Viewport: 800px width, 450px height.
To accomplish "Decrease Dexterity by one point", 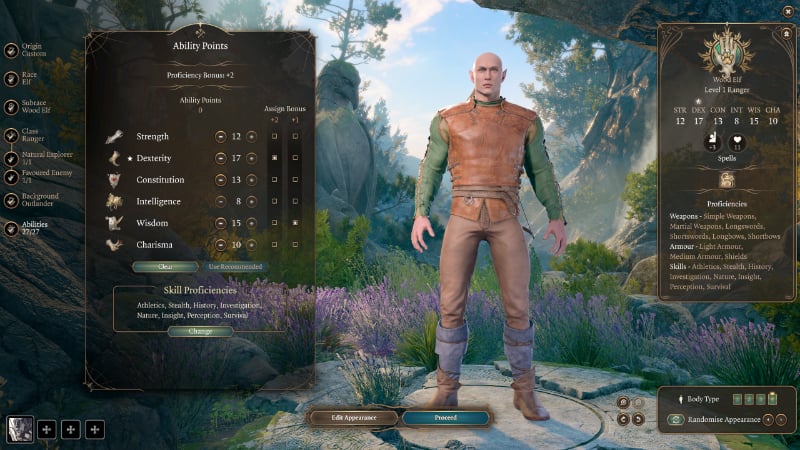I will tap(220, 158).
